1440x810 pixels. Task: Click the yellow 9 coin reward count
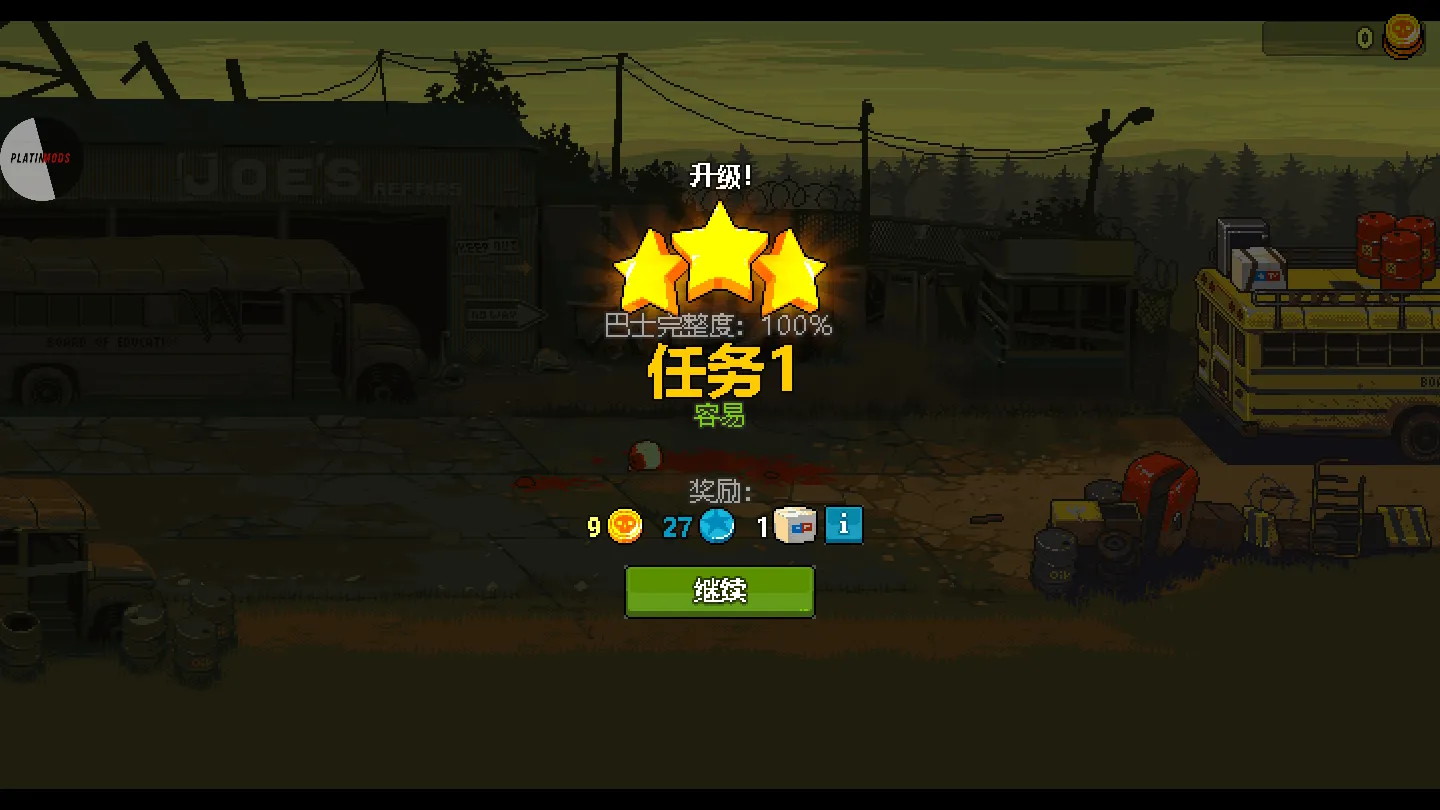pyautogui.click(x=594, y=525)
